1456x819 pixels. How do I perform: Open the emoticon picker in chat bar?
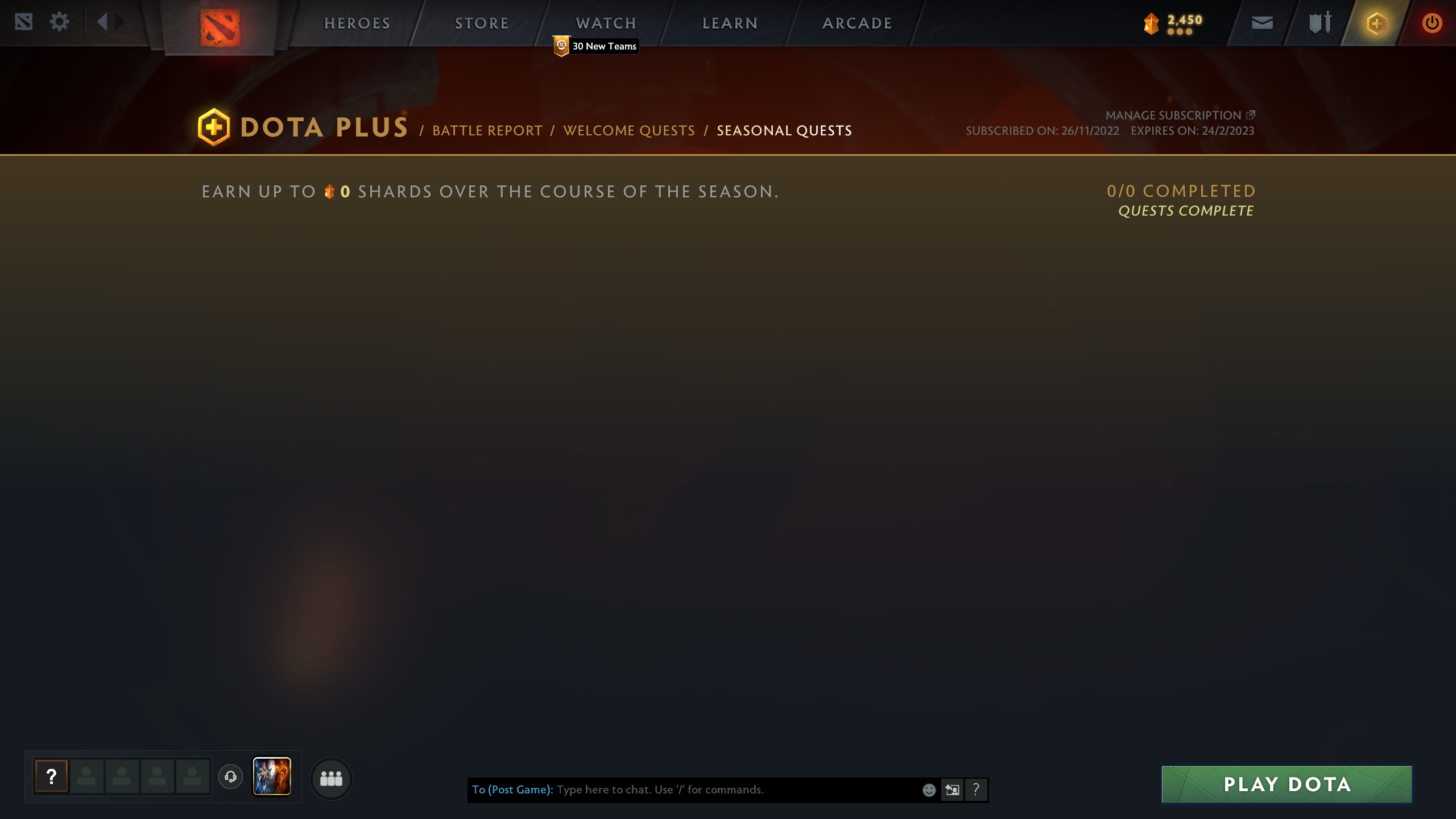pyautogui.click(x=929, y=789)
